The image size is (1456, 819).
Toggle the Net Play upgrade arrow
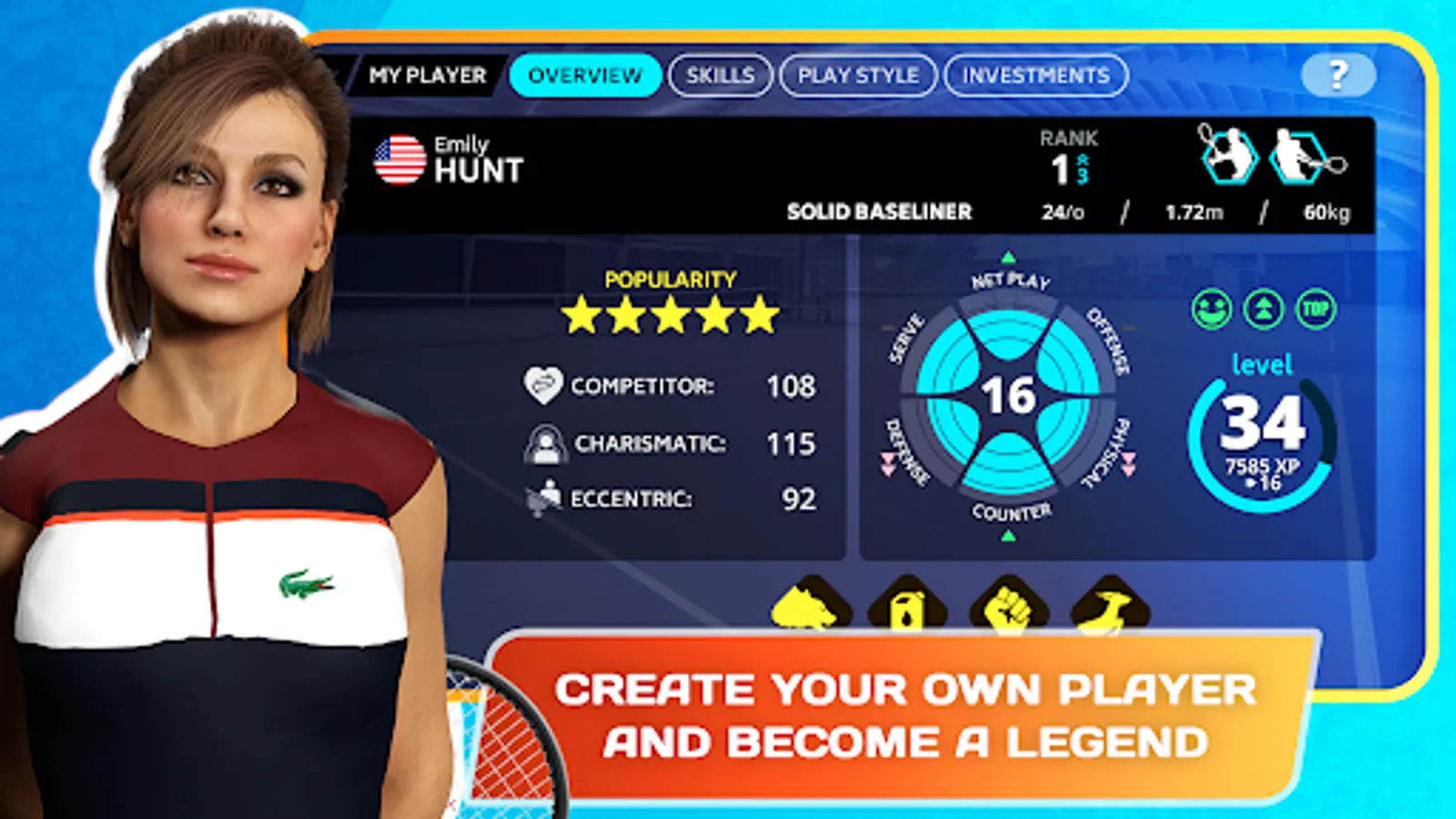1008,257
